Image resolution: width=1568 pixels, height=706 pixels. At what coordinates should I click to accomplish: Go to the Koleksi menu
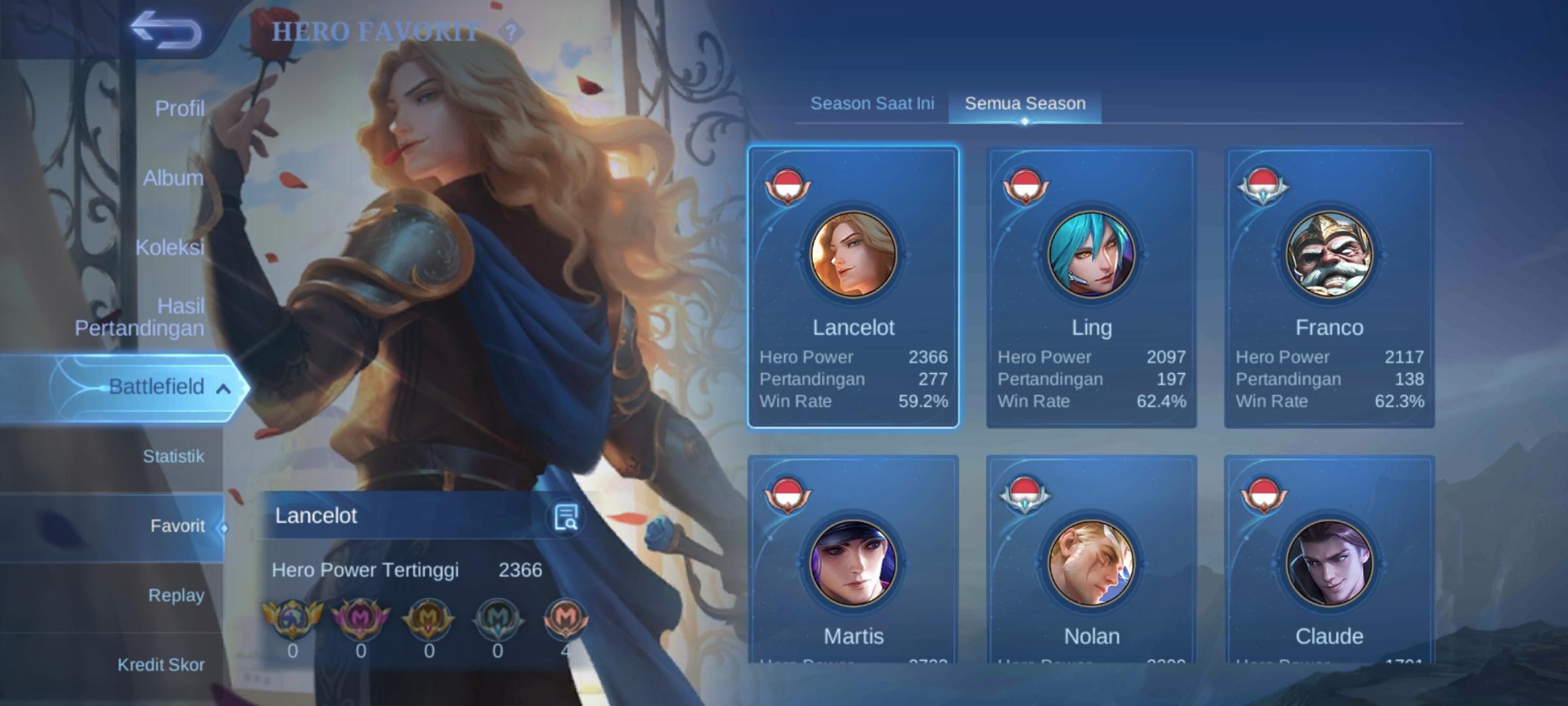170,247
